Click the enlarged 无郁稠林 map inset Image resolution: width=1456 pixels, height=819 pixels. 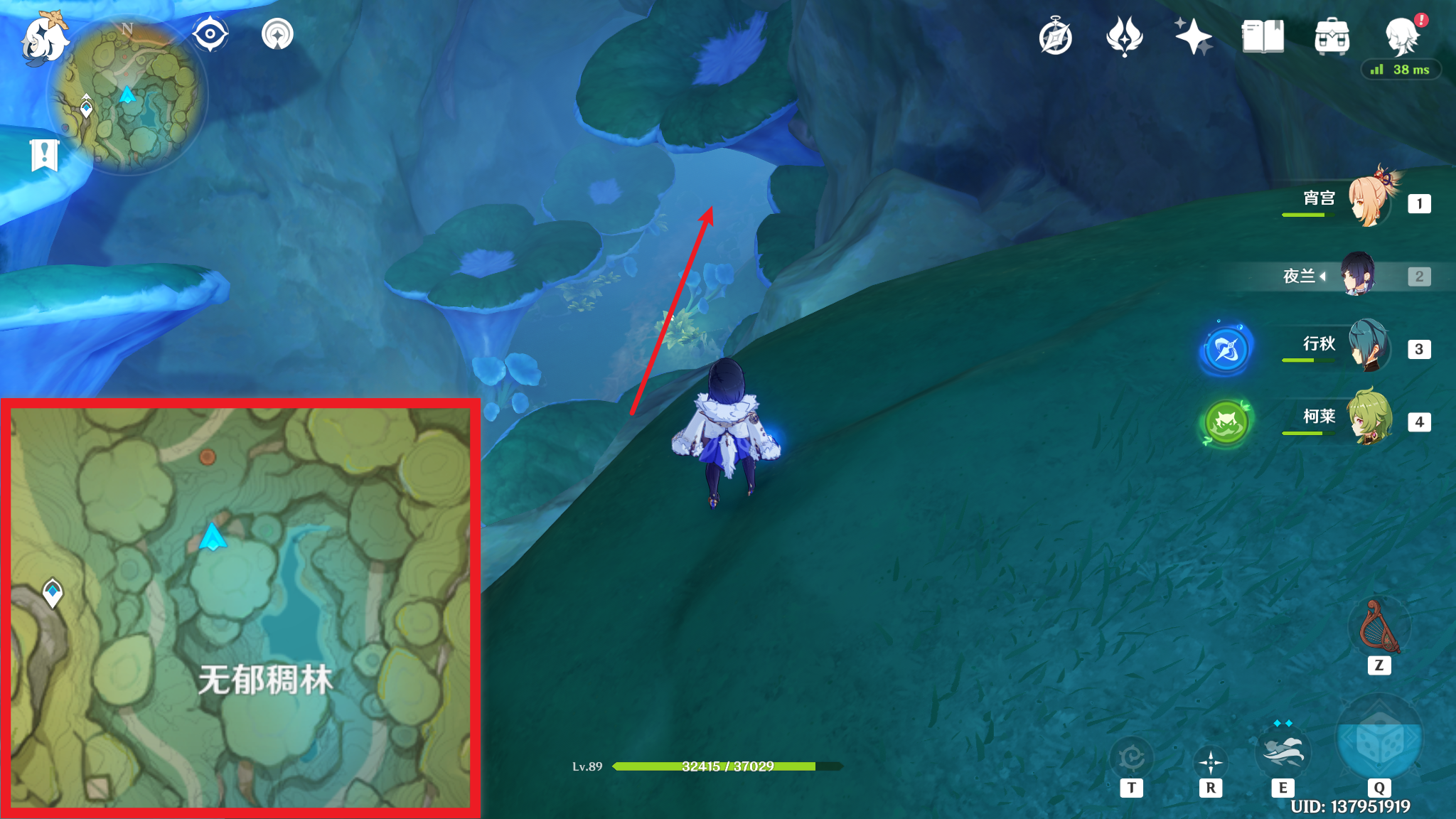[x=240, y=609]
